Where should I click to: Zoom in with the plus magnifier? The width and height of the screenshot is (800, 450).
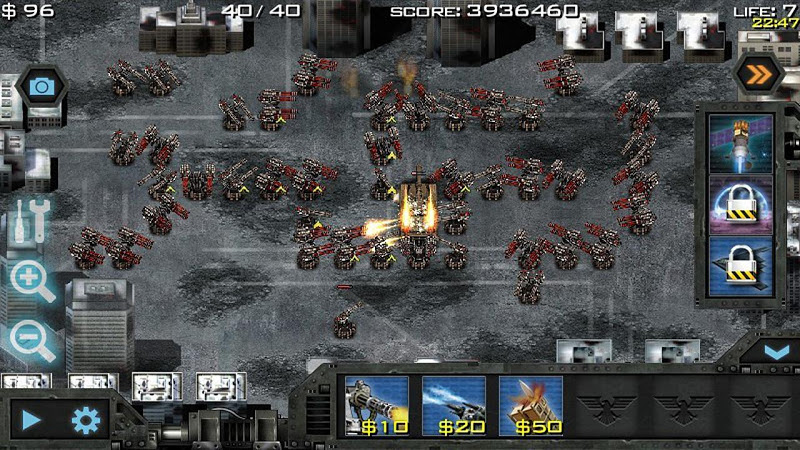(32, 280)
